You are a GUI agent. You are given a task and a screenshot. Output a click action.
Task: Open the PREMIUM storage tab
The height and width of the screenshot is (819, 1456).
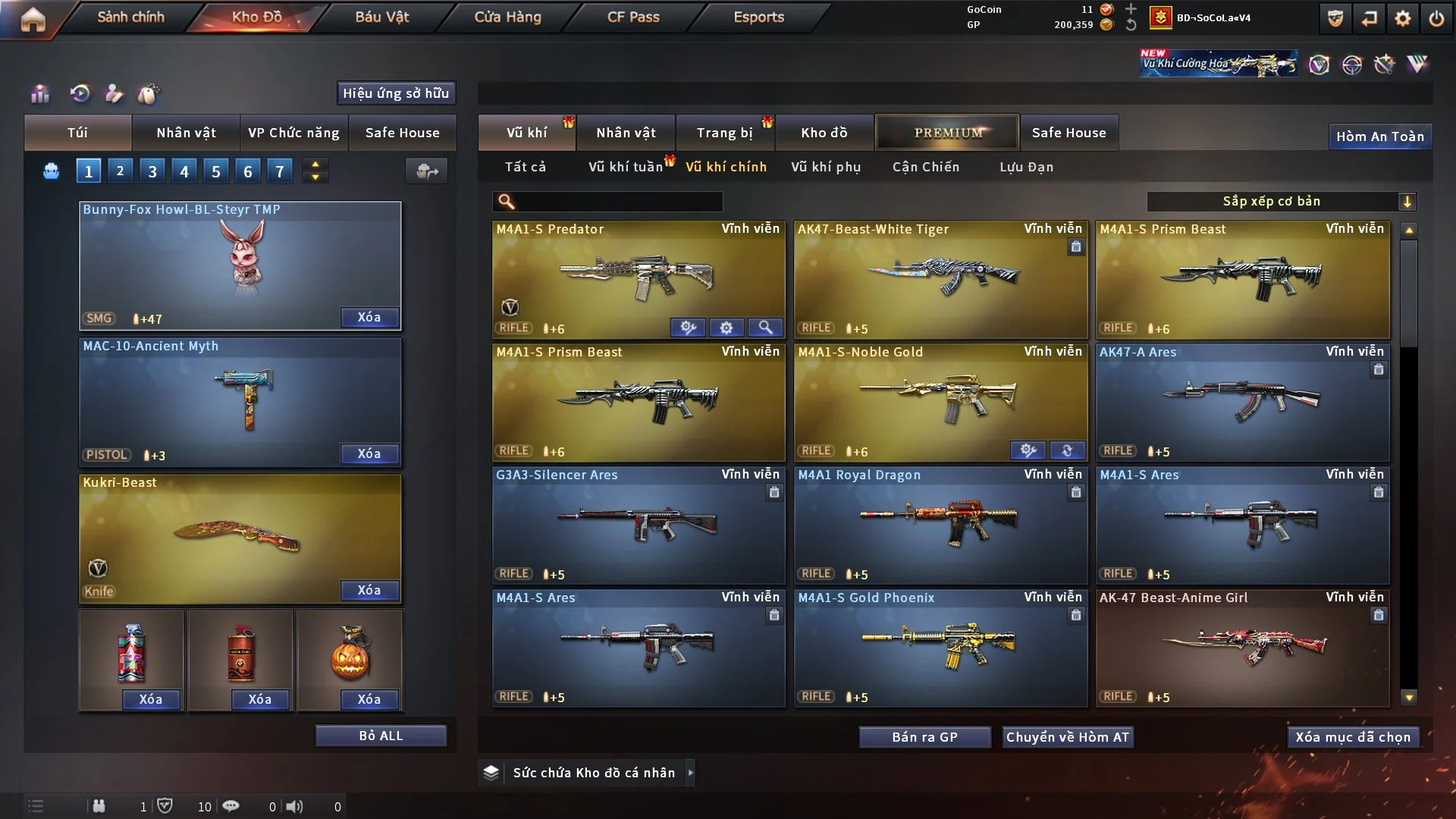pyautogui.click(x=947, y=133)
